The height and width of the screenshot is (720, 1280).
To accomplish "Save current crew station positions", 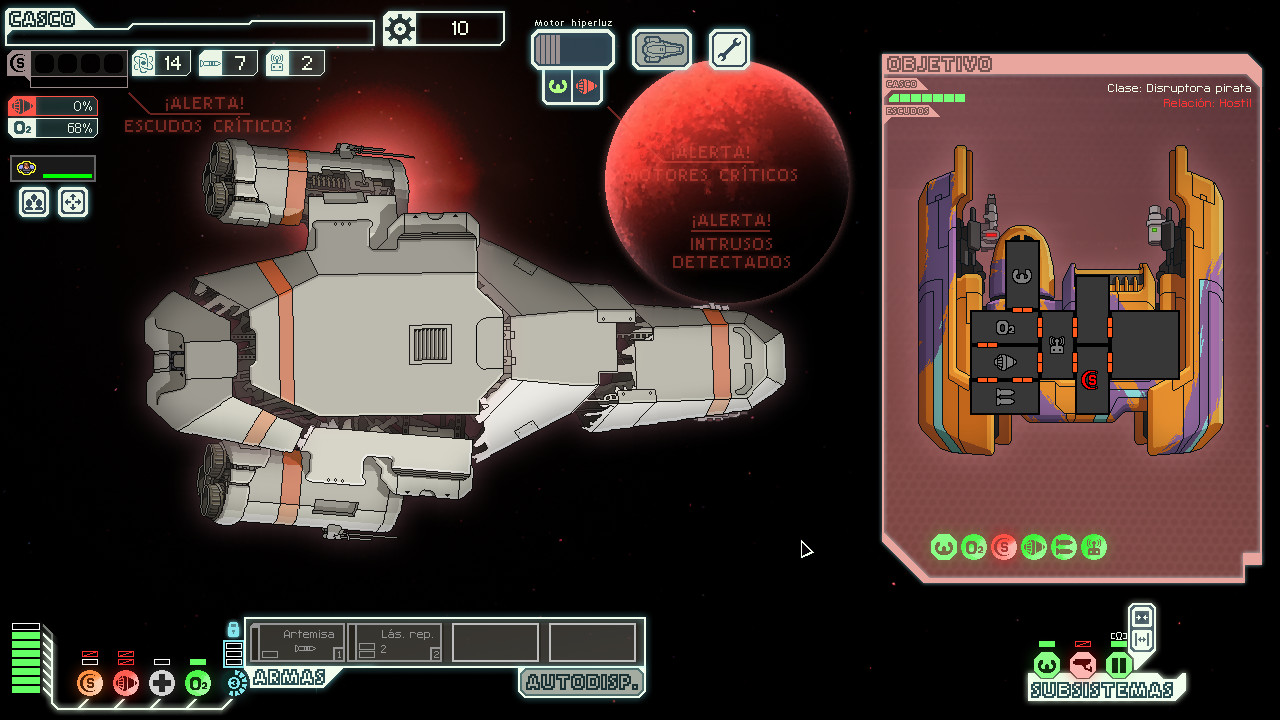I will (x=34, y=203).
